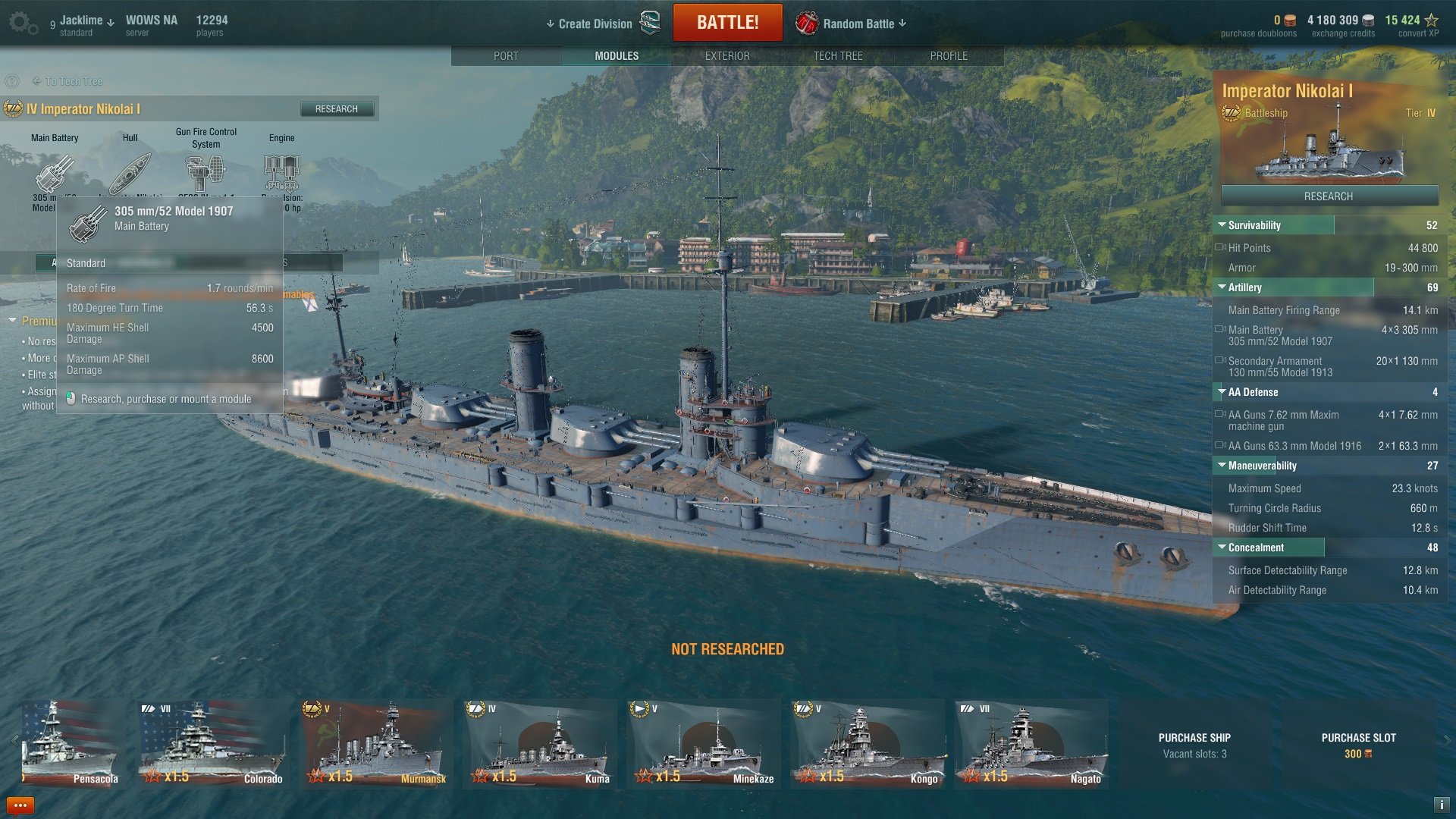The image size is (1456, 819).
Task: Choose the Kongo ship from the carousel
Action: point(868,744)
